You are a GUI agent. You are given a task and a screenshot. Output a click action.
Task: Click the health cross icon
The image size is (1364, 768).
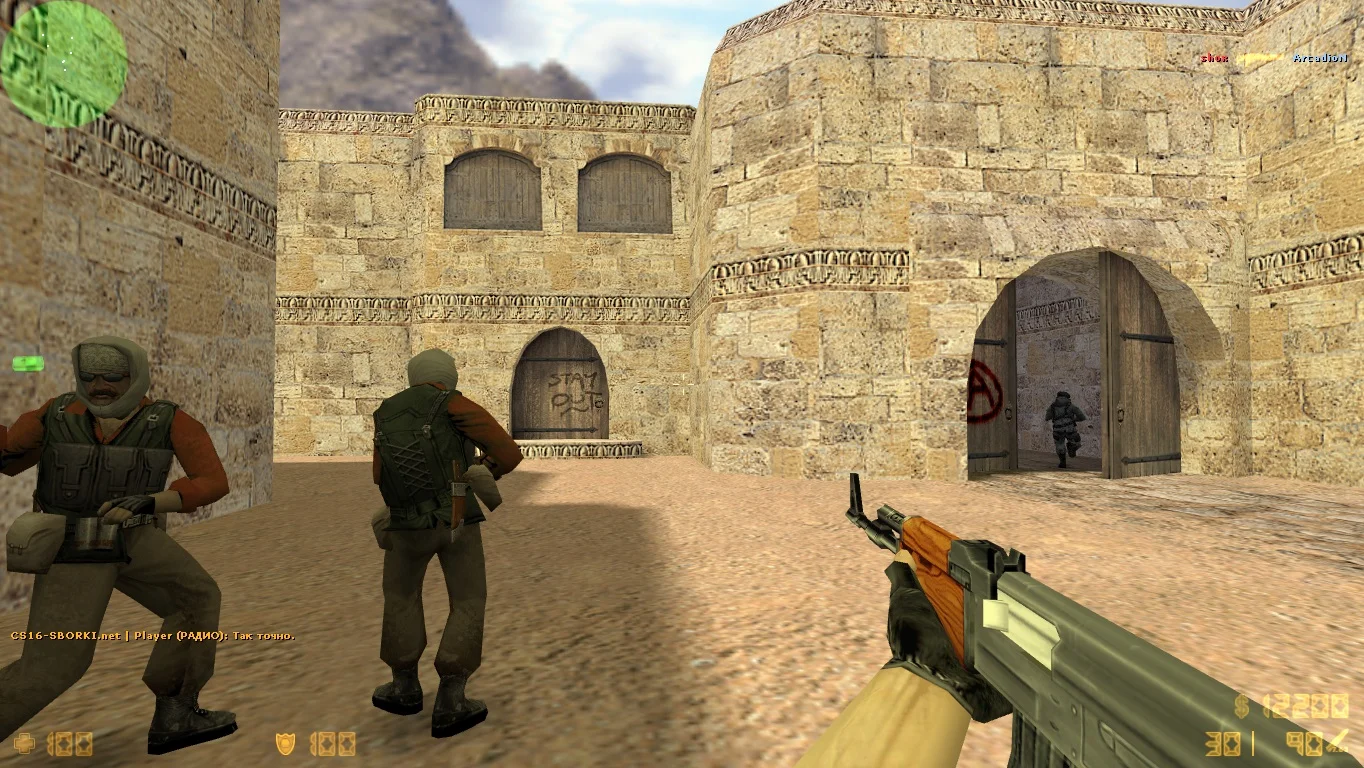coord(23,743)
